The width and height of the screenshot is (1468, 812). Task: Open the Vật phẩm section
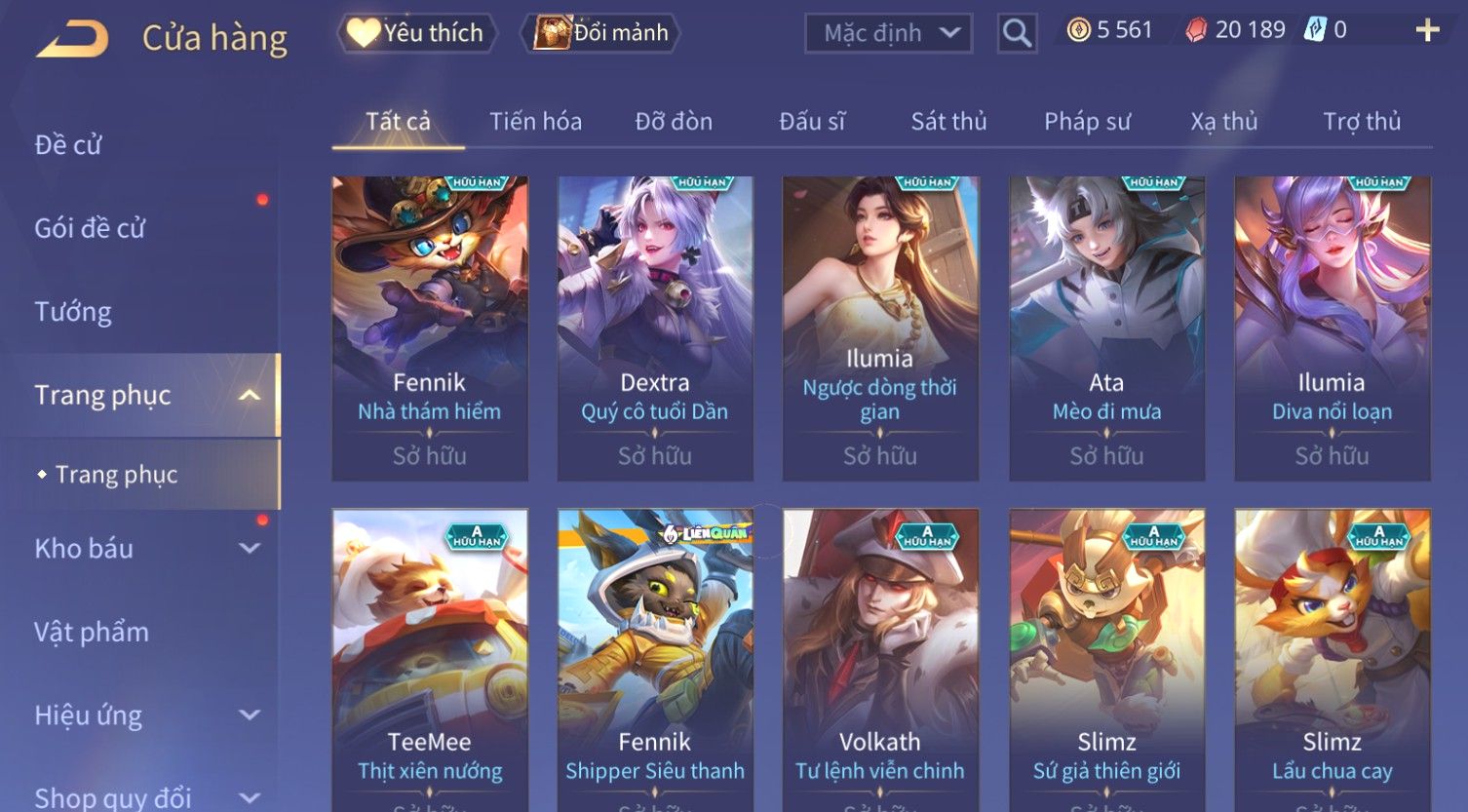[92, 633]
